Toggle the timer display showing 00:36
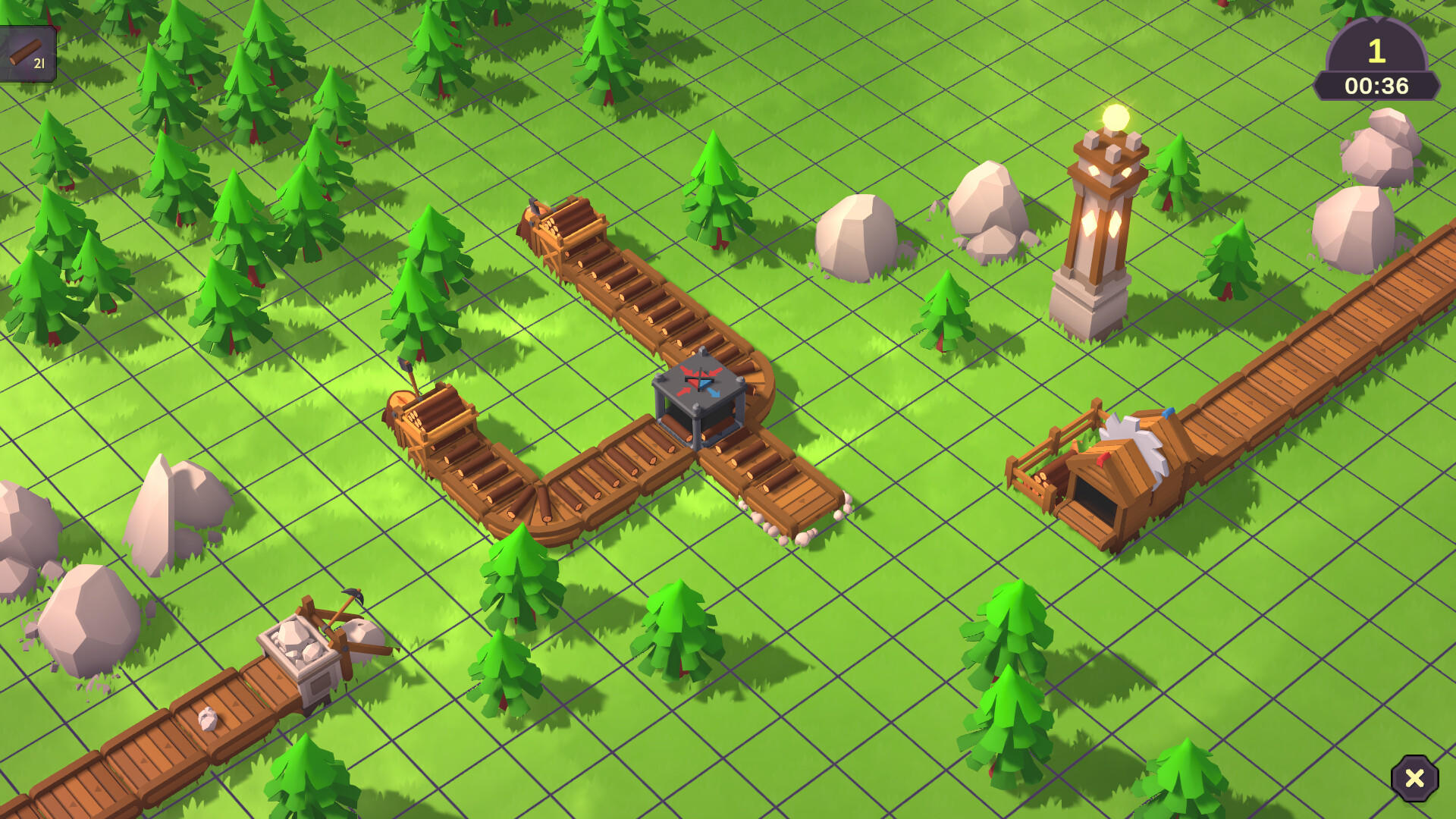 [1376, 86]
